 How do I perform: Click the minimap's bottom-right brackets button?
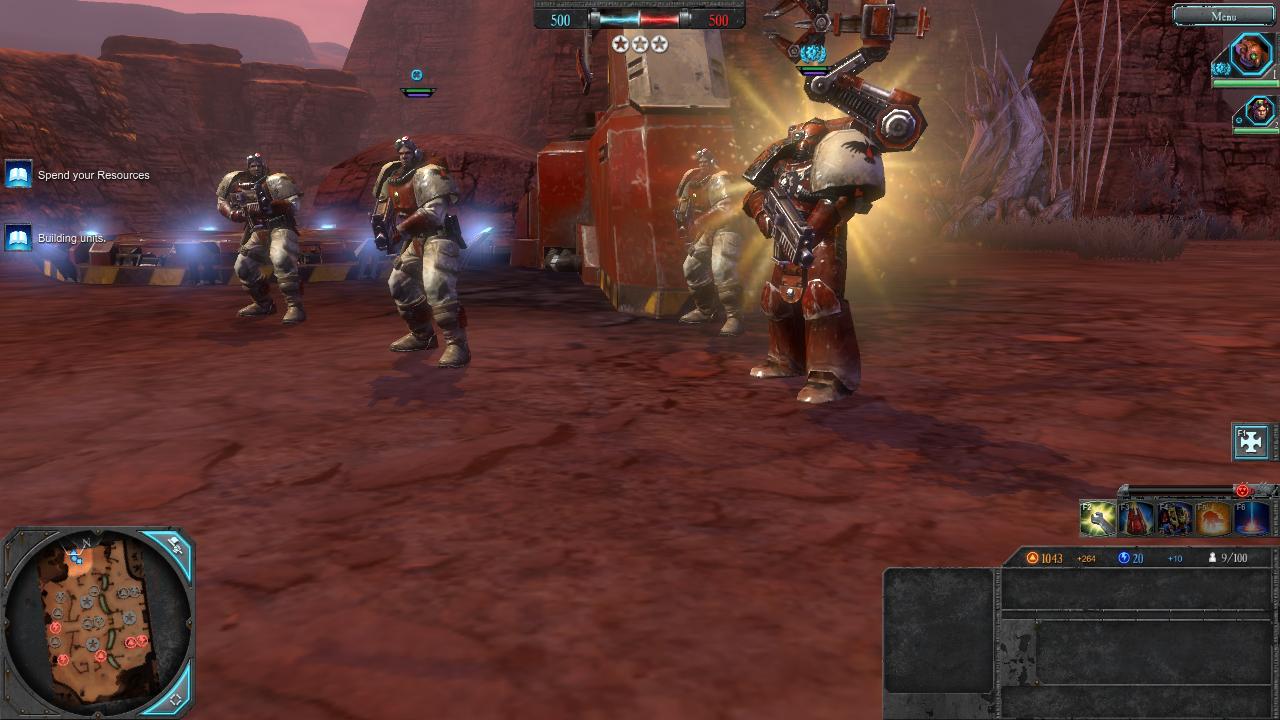pos(175,699)
